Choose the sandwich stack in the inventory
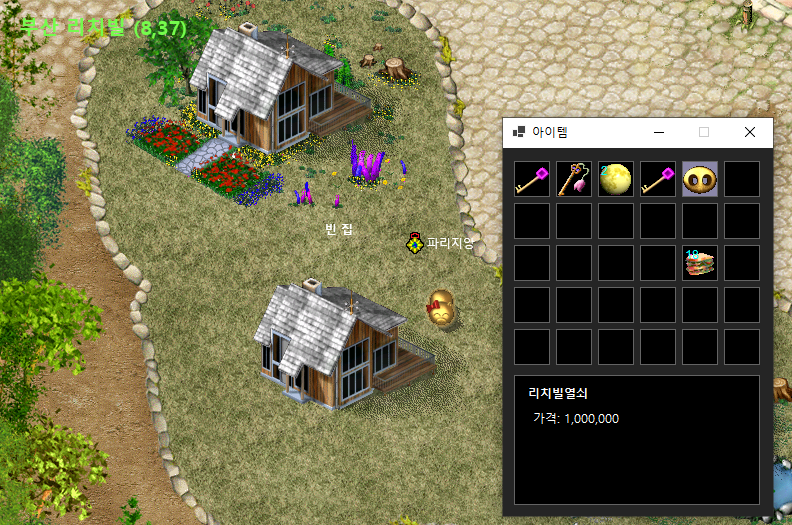 point(700,263)
